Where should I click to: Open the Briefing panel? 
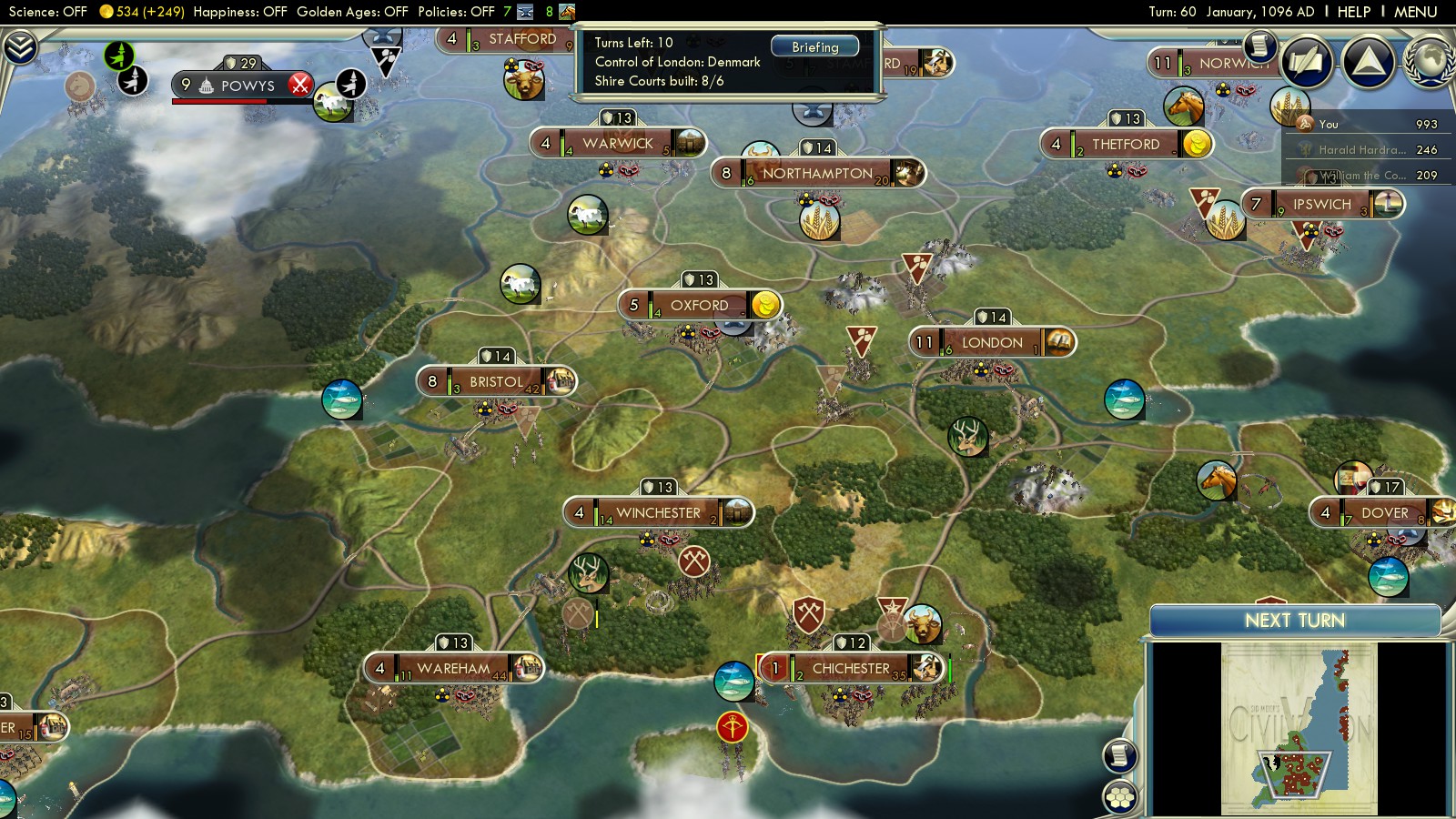click(814, 47)
